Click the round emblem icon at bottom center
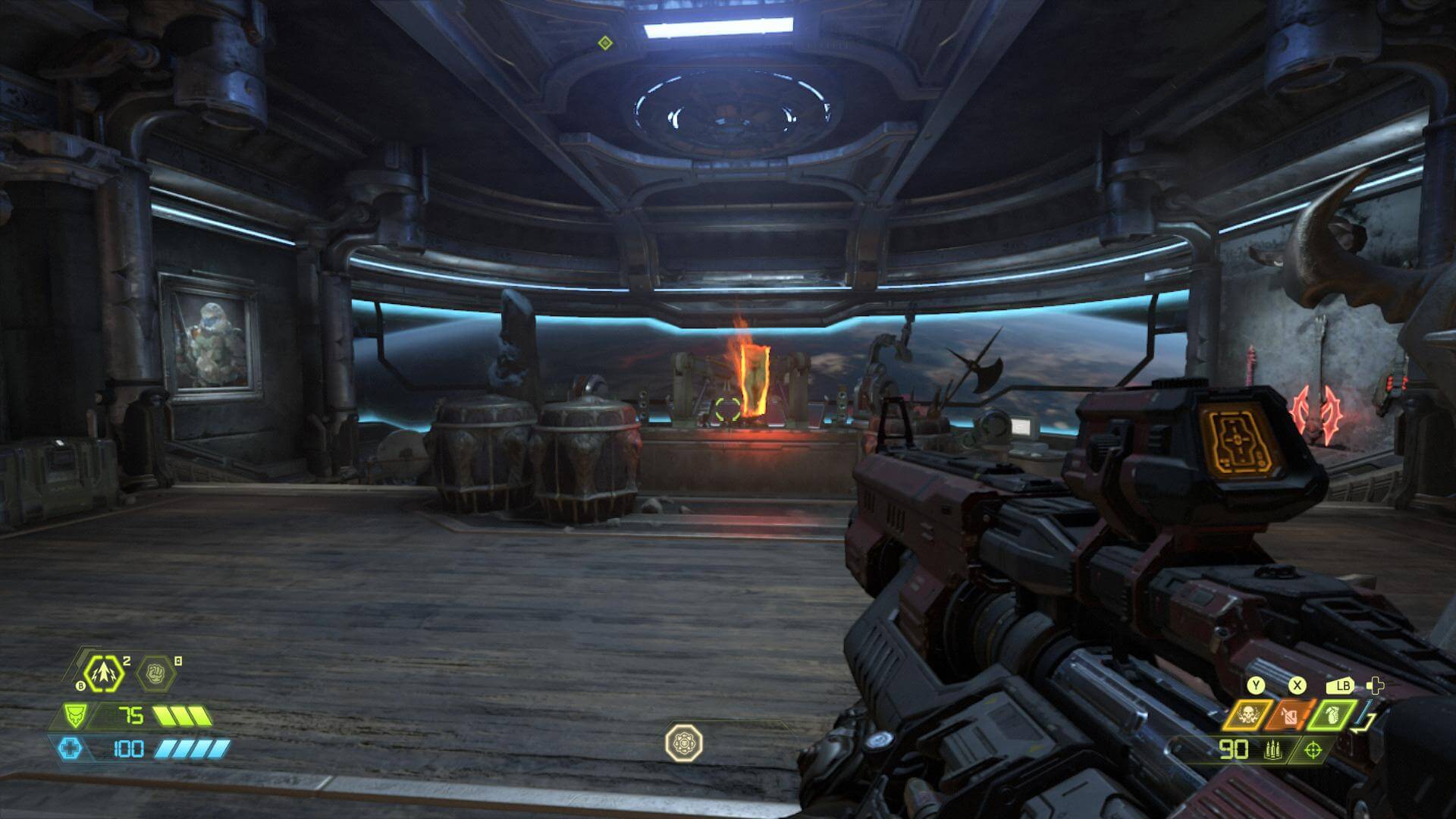This screenshot has height=819, width=1456. (684, 742)
